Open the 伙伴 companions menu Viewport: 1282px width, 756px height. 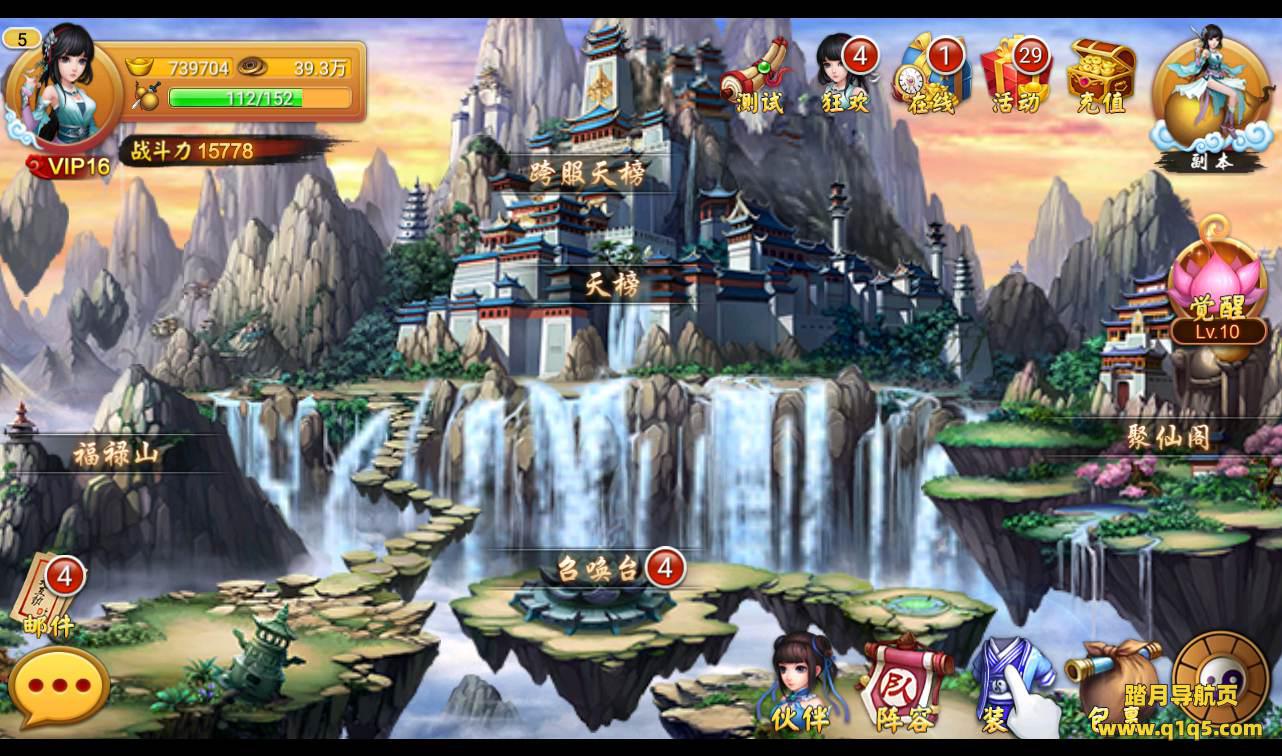tap(800, 683)
